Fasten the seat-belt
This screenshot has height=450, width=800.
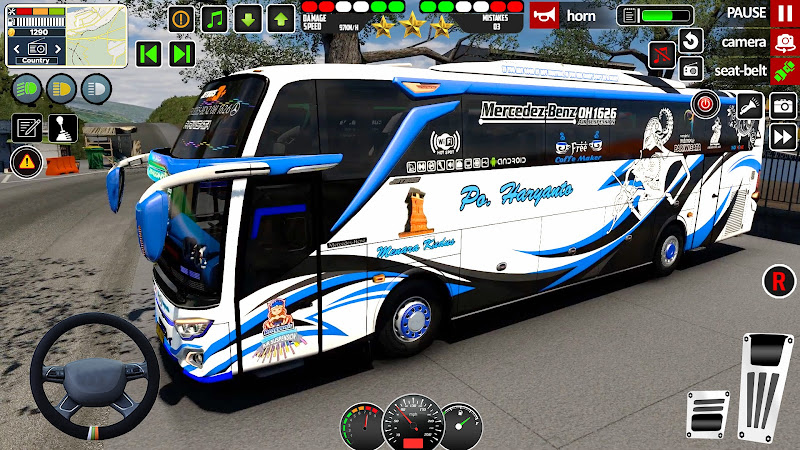click(x=783, y=70)
